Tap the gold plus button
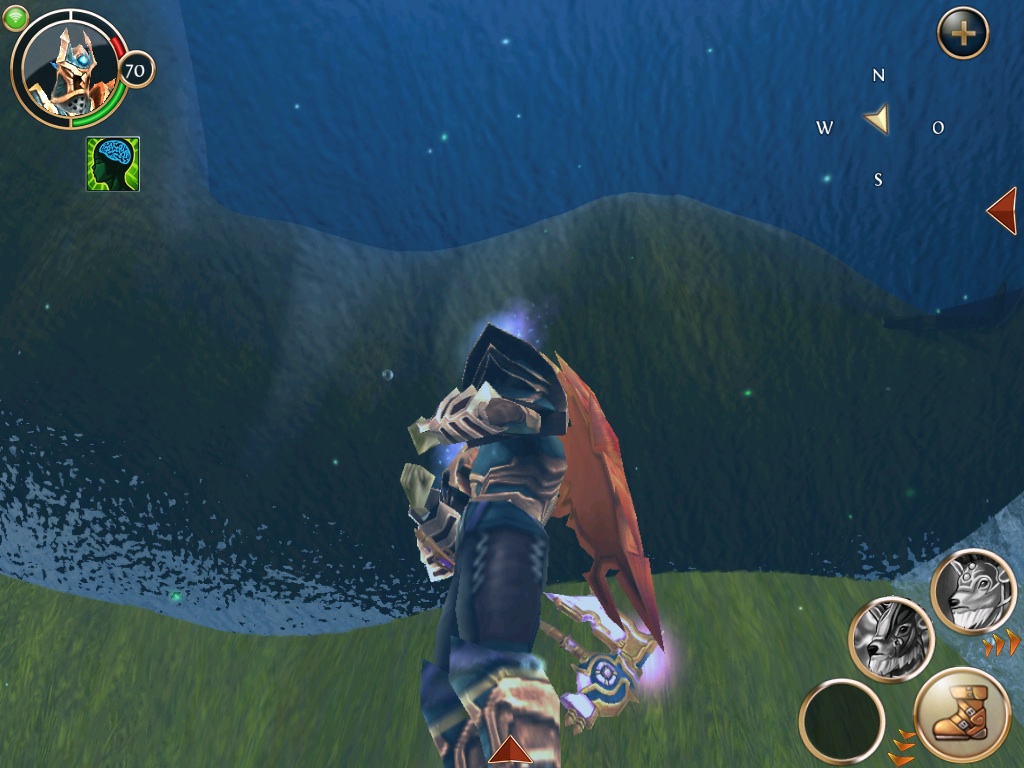1024x768 pixels. tap(962, 34)
